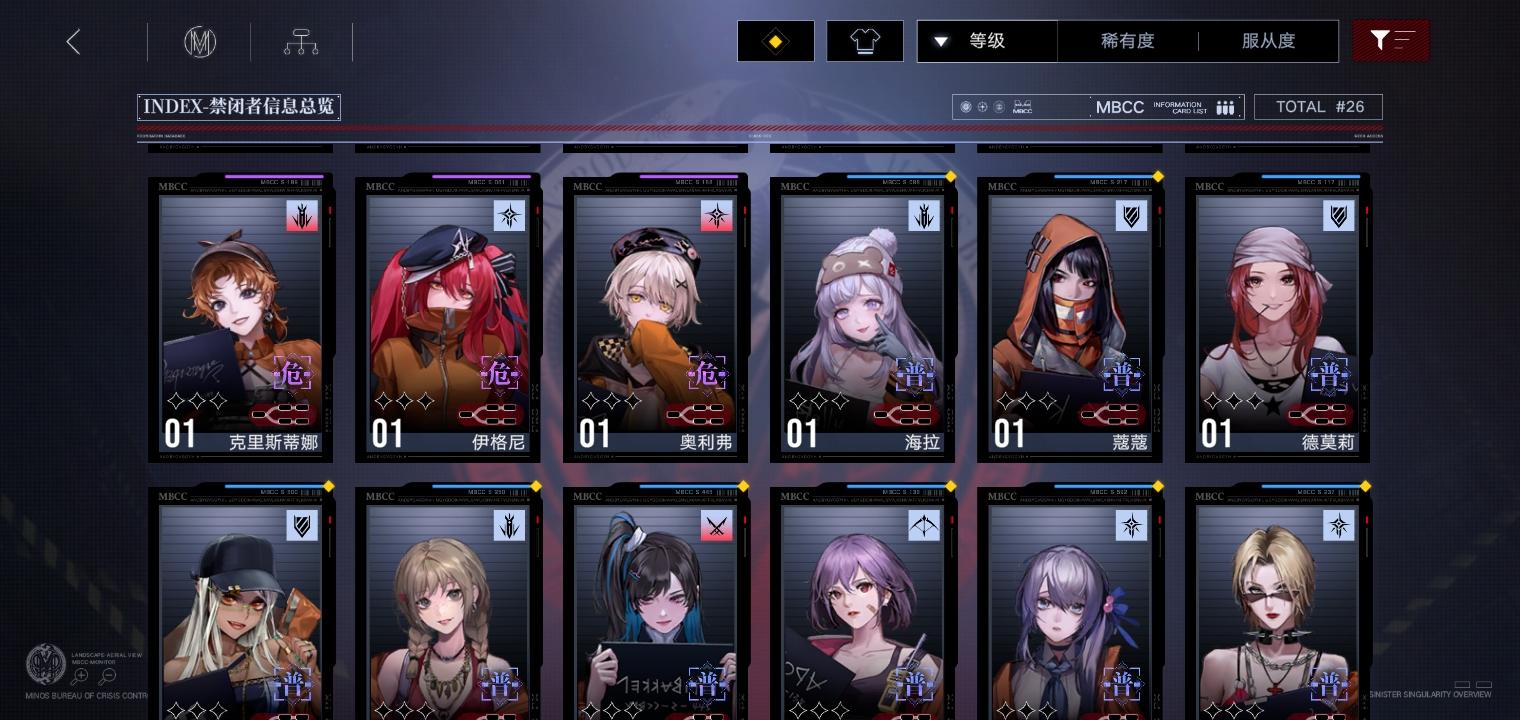
Task: Click the back arrow to exit INDEX
Action: [73, 41]
